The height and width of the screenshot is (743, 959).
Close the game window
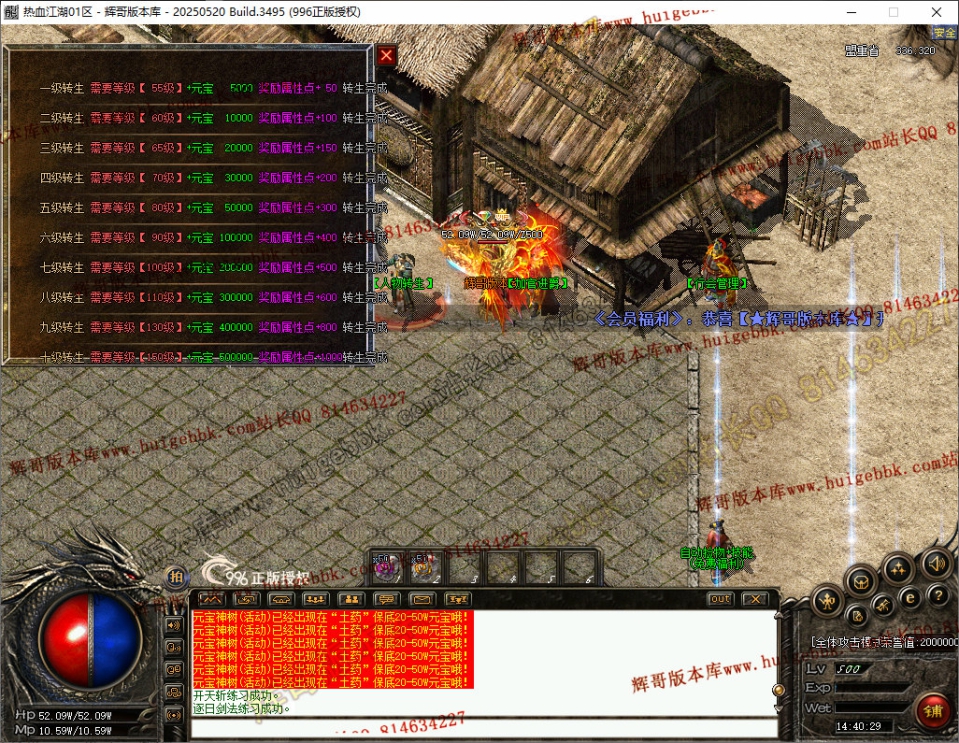(x=936, y=12)
